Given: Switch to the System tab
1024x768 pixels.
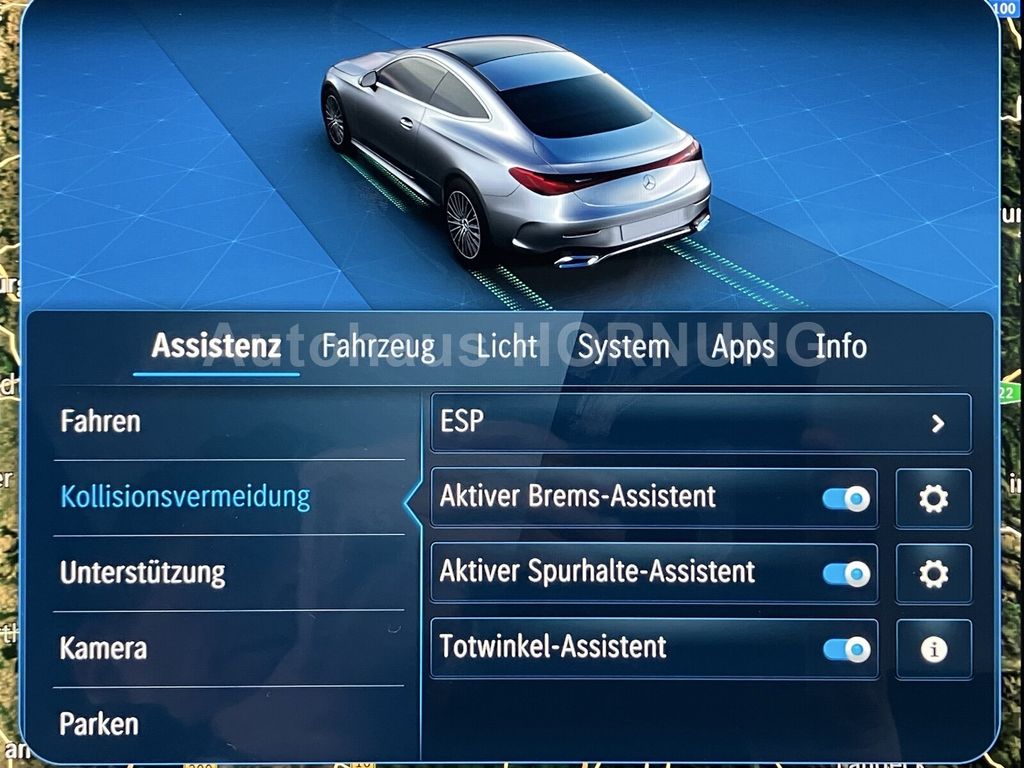Looking at the screenshot, I should pos(623,347).
